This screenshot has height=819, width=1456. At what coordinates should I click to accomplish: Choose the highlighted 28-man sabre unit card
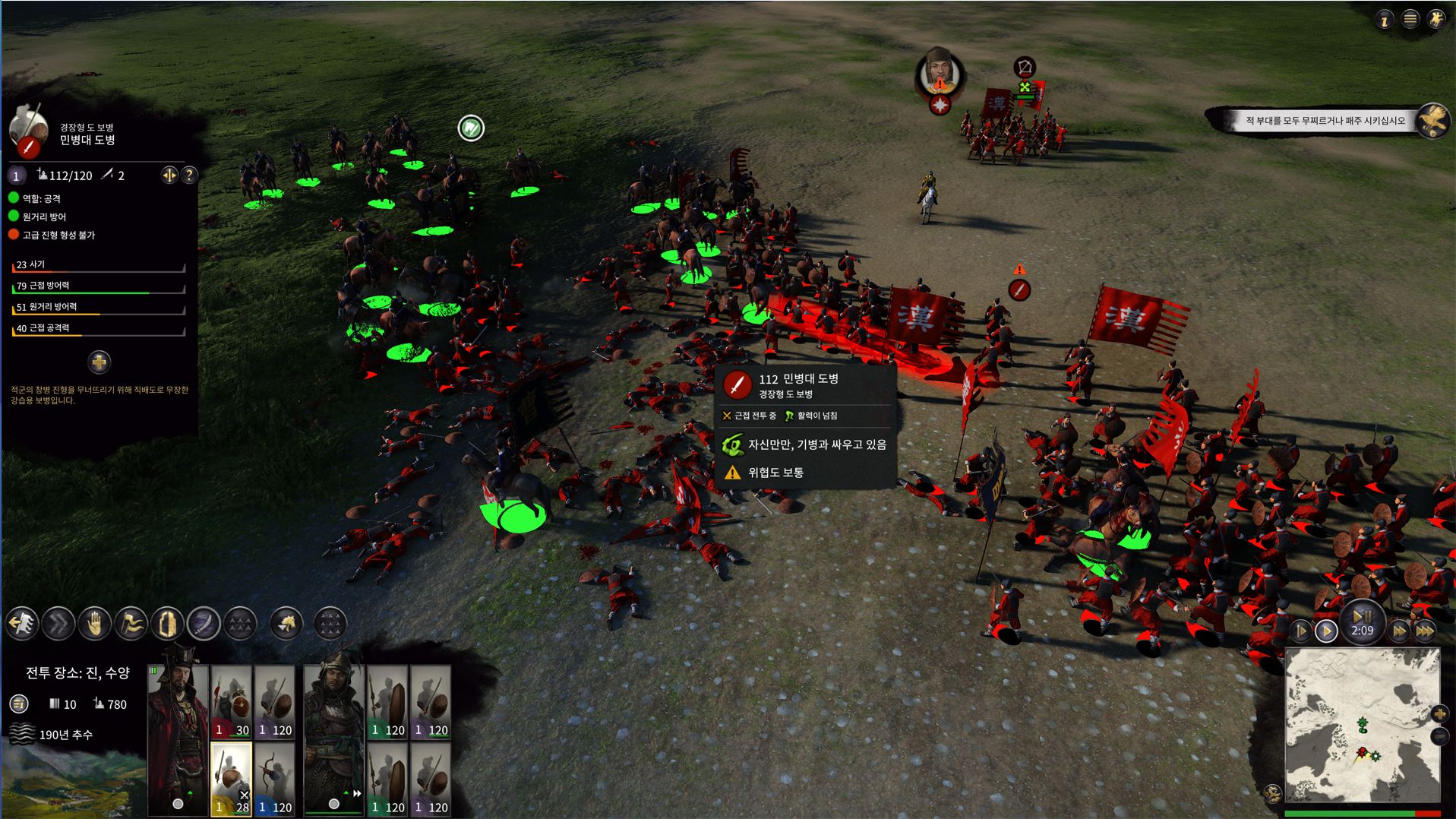[x=232, y=779]
